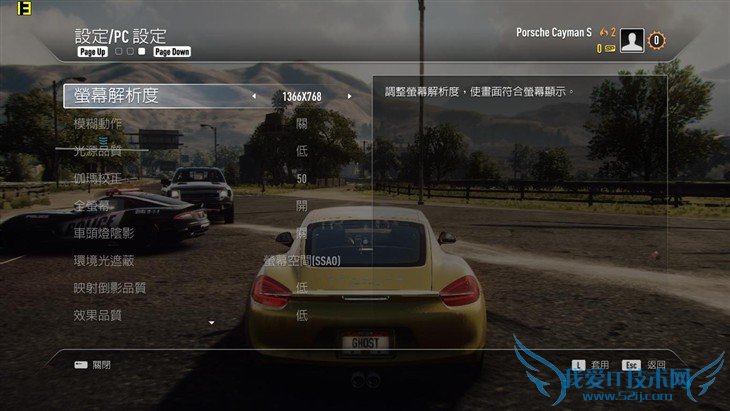Screen dimensions: 730x411
Task: Choose the 光源品質 light quality setting
Action: coord(98,151)
